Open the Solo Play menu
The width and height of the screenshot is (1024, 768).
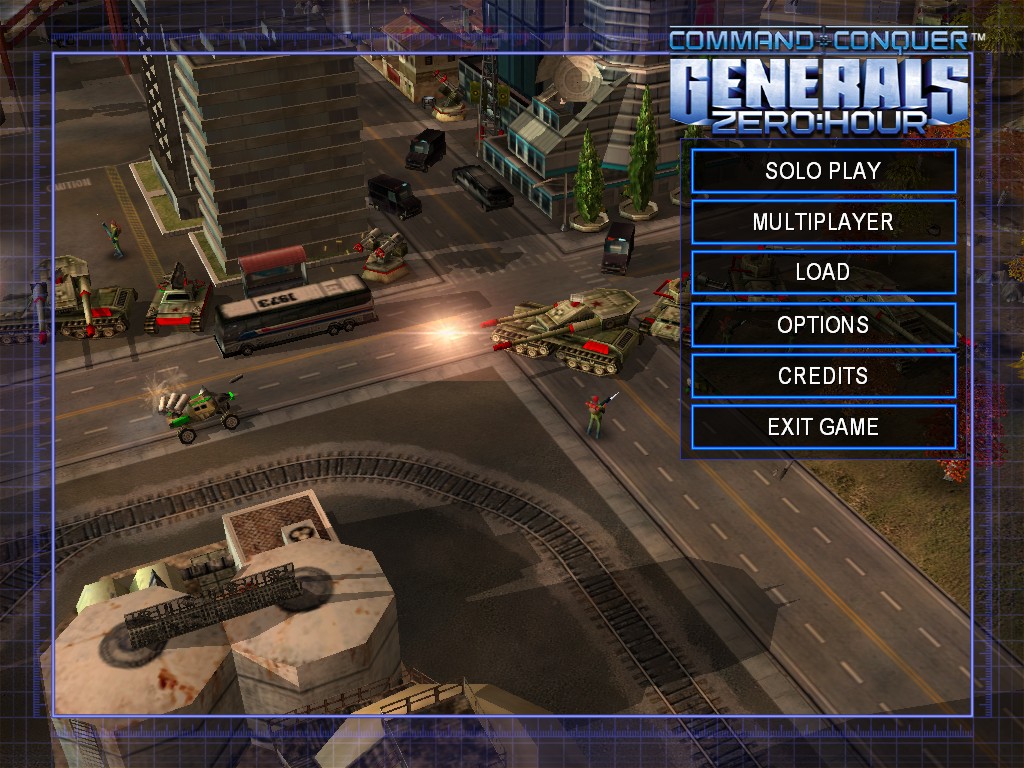pos(823,171)
